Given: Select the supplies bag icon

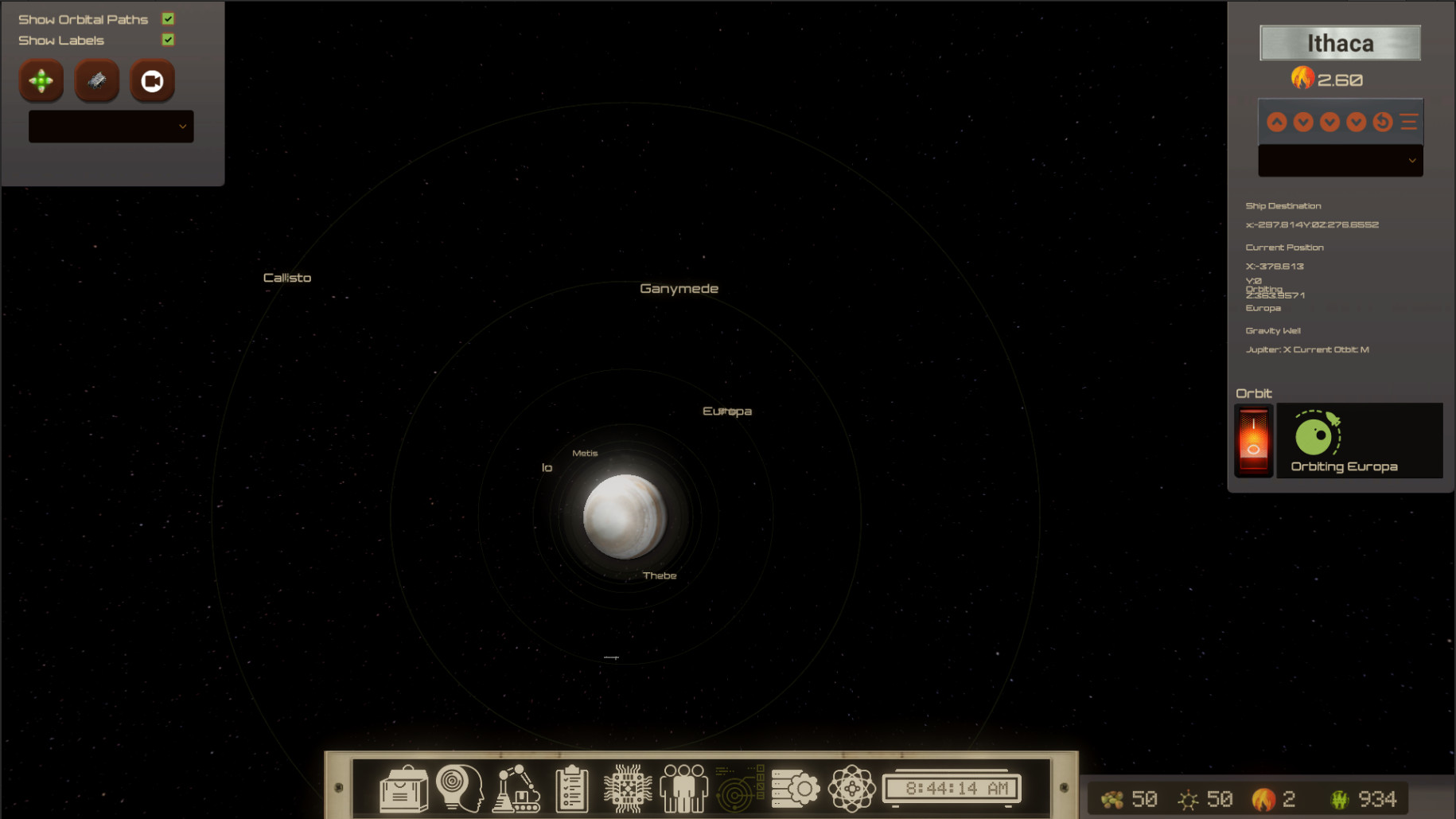Looking at the screenshot, I should click(x=404, y=787).
